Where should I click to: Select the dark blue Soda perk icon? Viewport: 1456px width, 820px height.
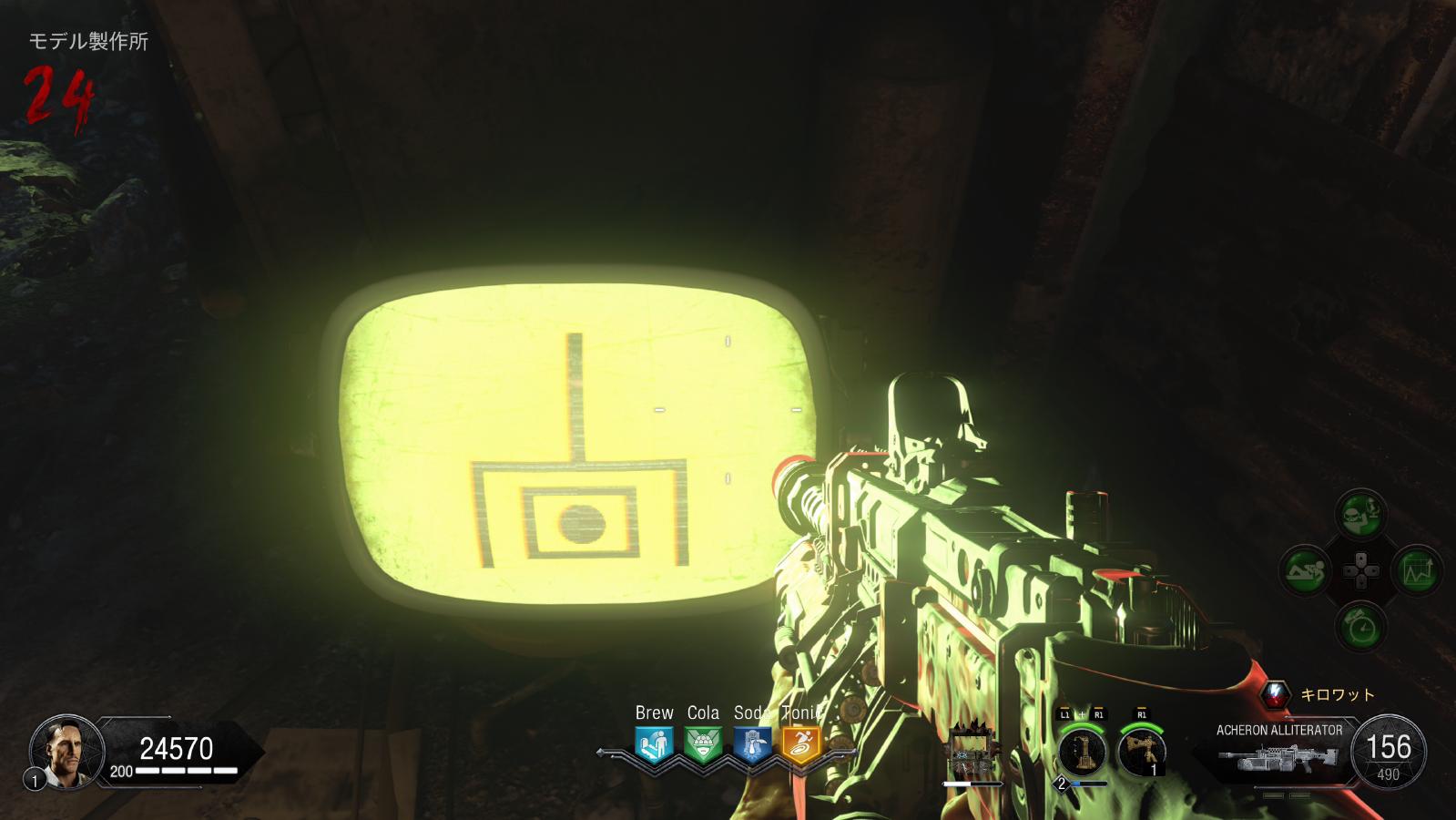click(x=752, y=745)
